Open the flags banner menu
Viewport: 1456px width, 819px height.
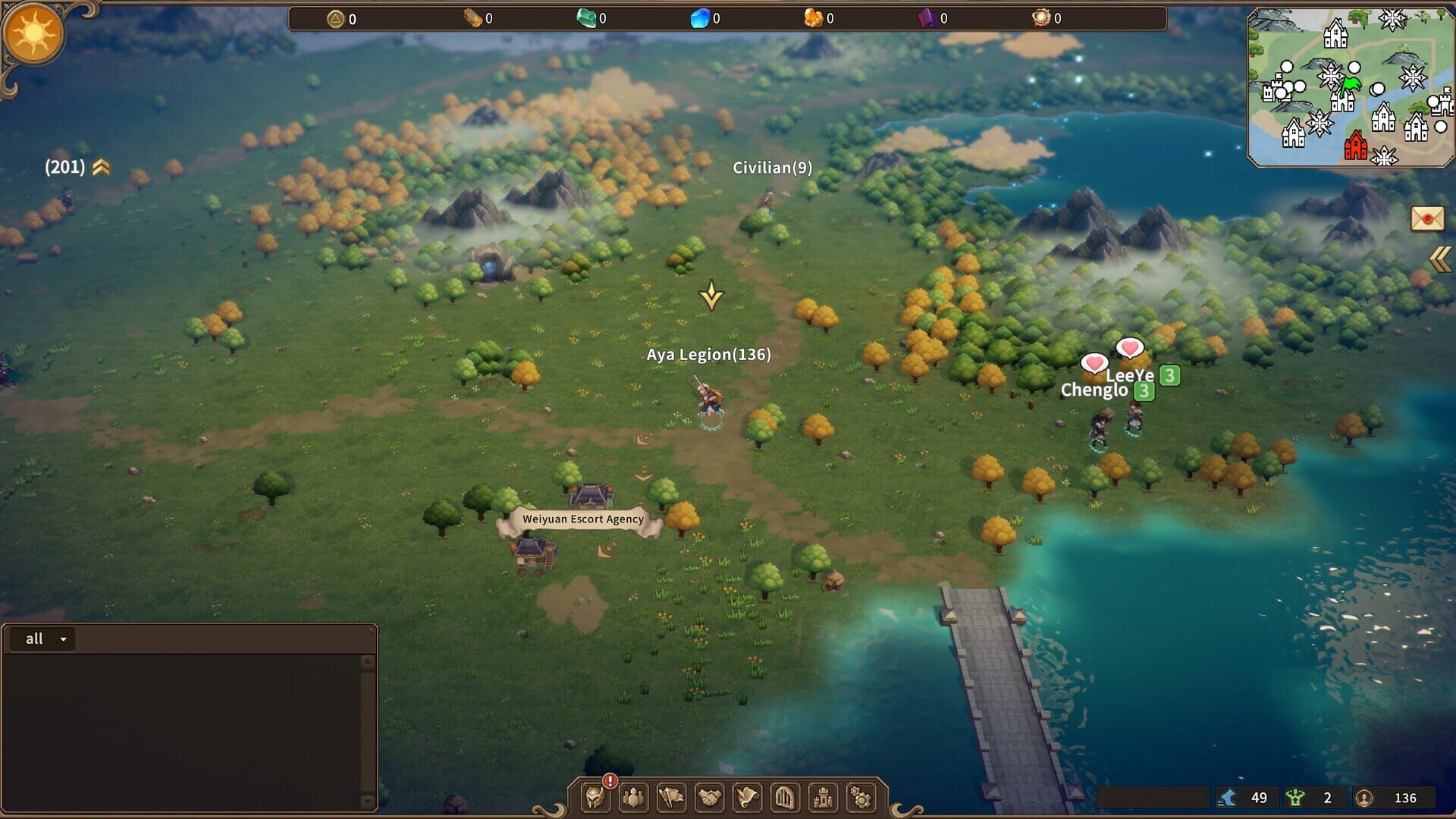[x=670, y=798]
